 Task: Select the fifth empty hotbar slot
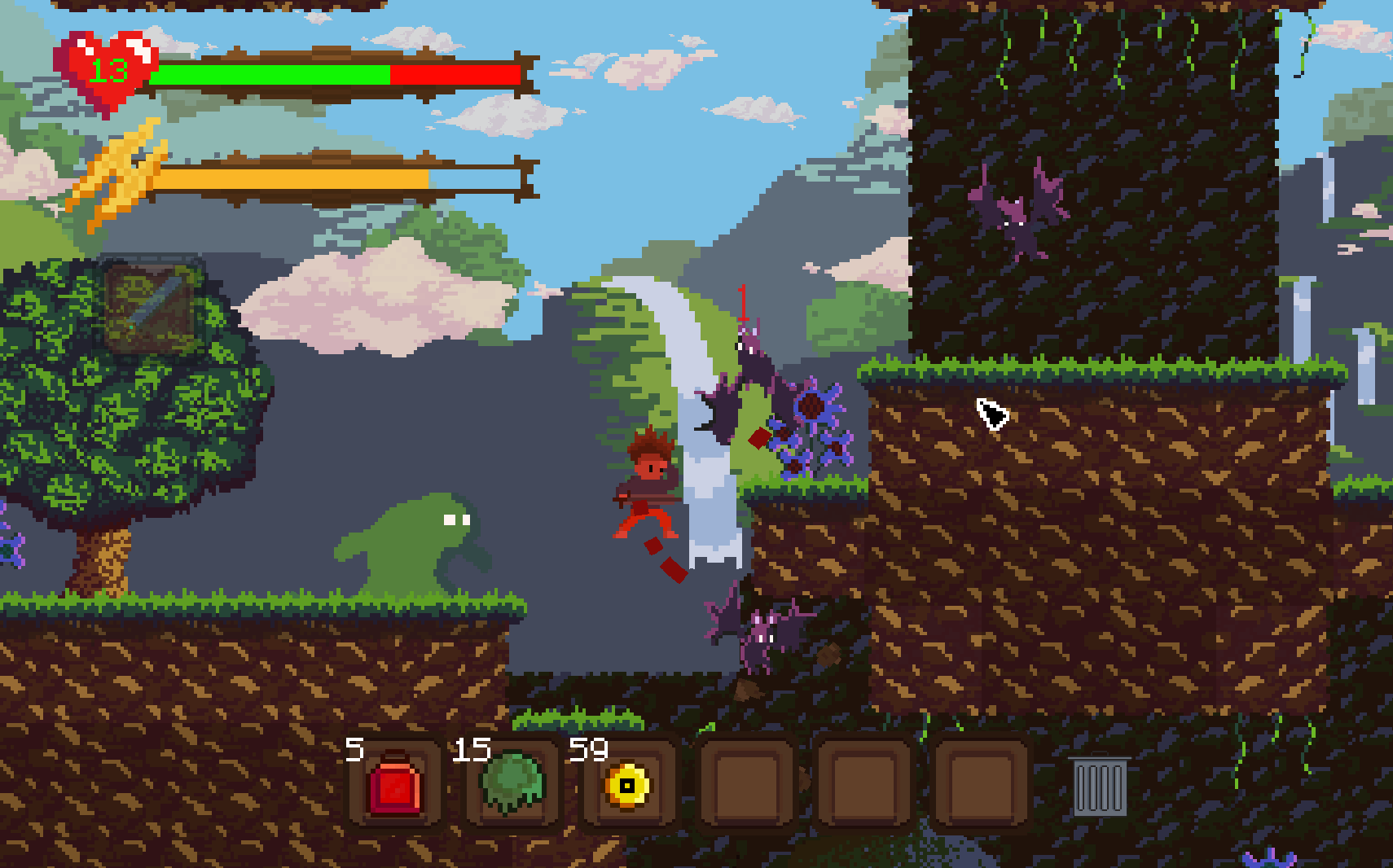point(865,785)
